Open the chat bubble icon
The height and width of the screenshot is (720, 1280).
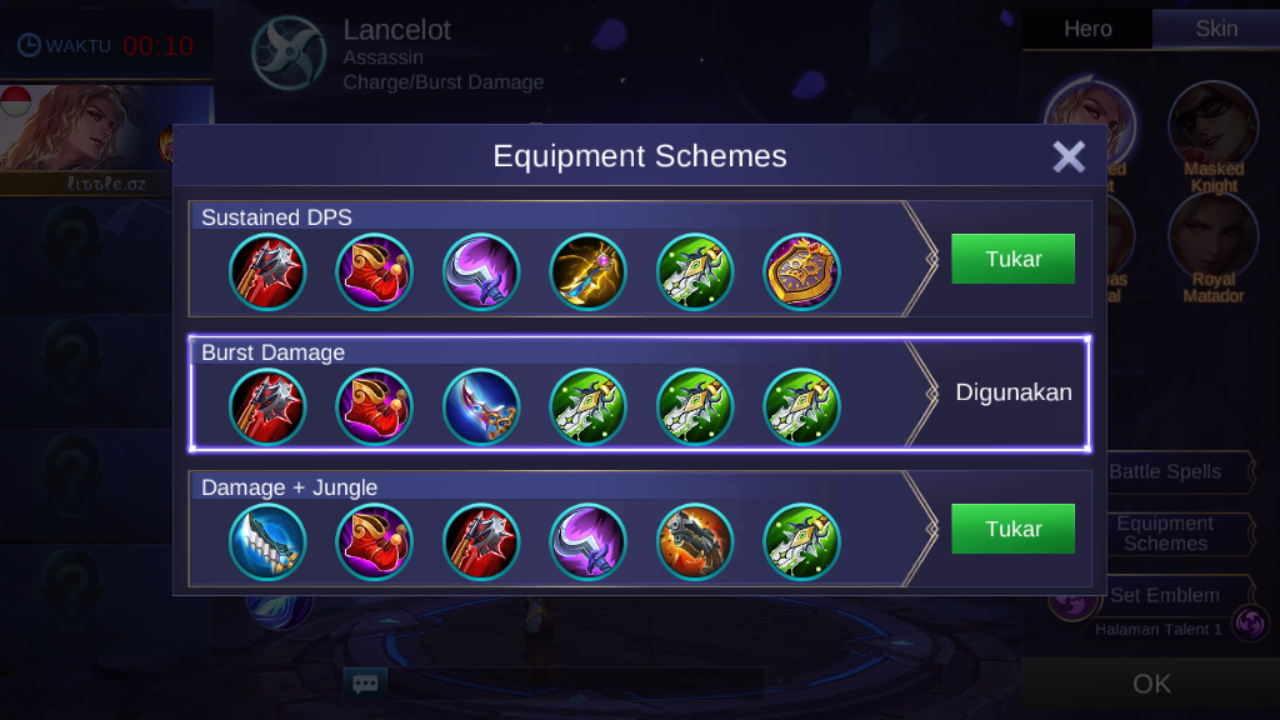(365, 684)
